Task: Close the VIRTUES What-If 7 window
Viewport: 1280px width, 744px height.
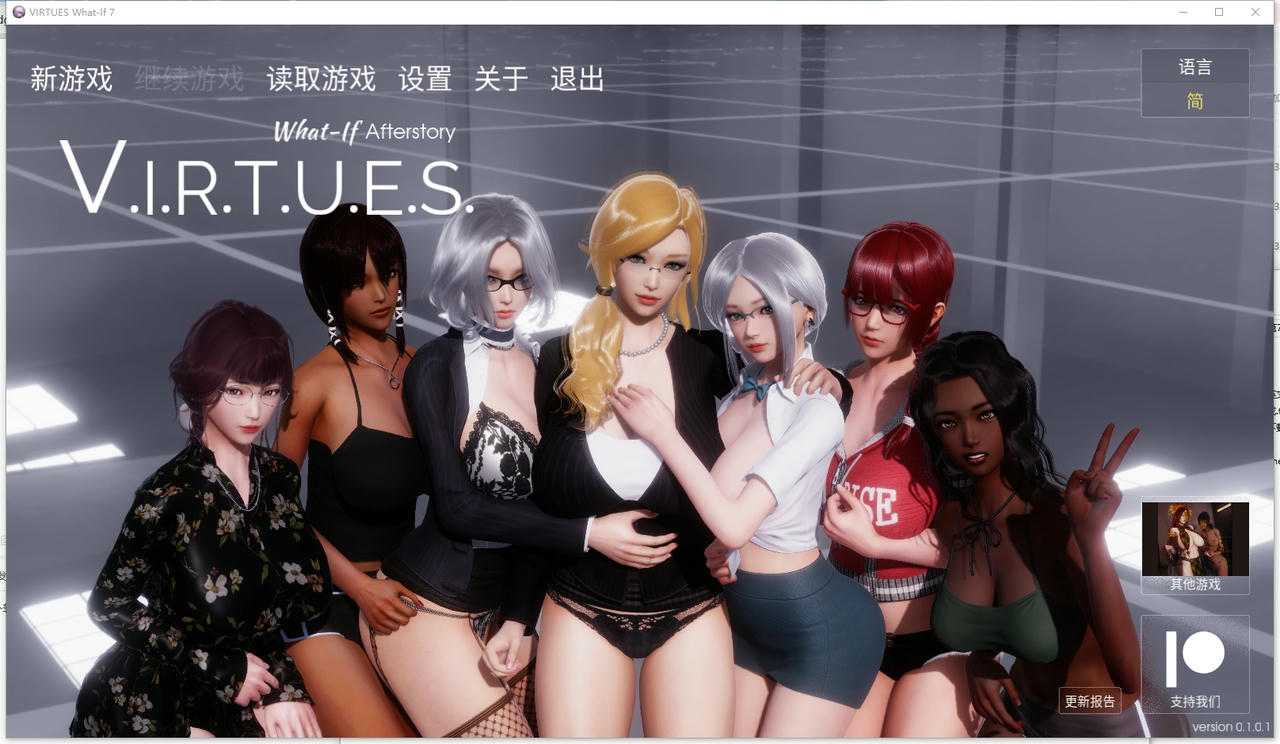Action: 1255,11
